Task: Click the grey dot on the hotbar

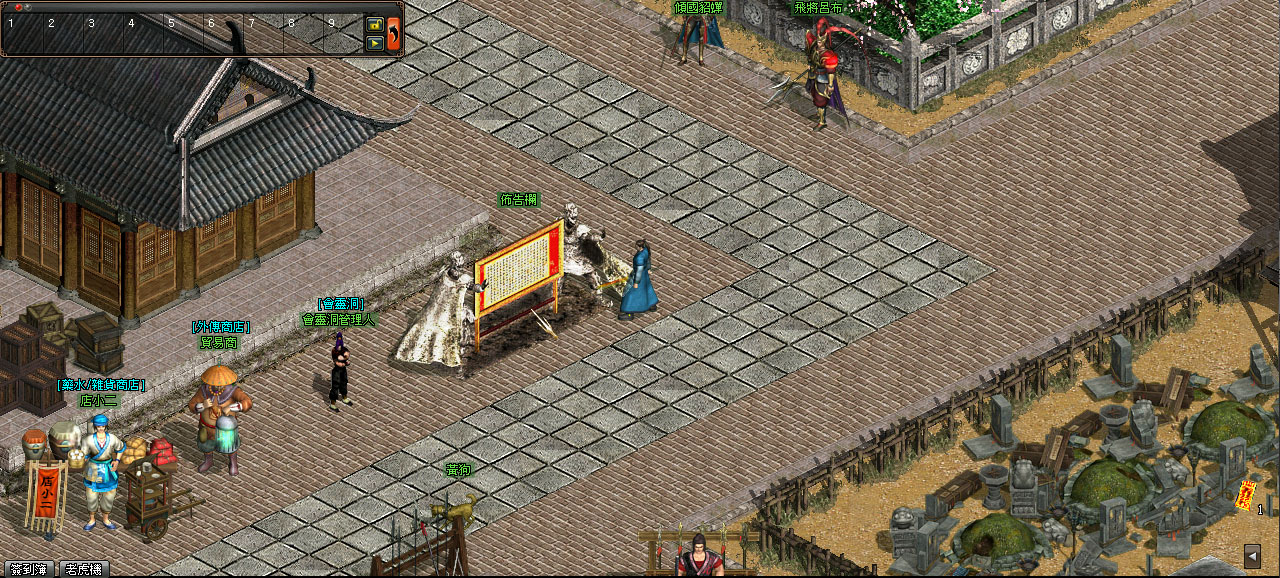Action: point(28,7)
